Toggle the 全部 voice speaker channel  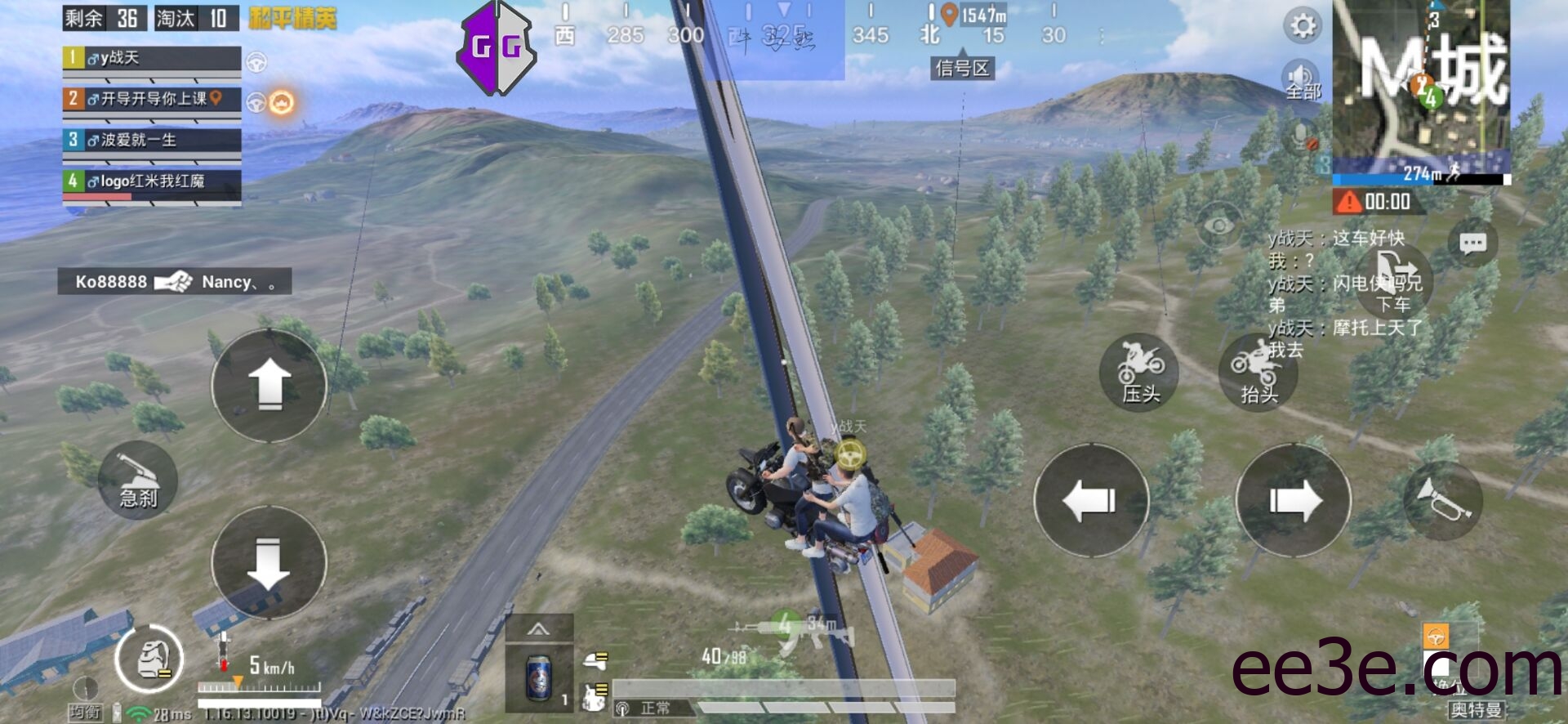point(1301,80)
